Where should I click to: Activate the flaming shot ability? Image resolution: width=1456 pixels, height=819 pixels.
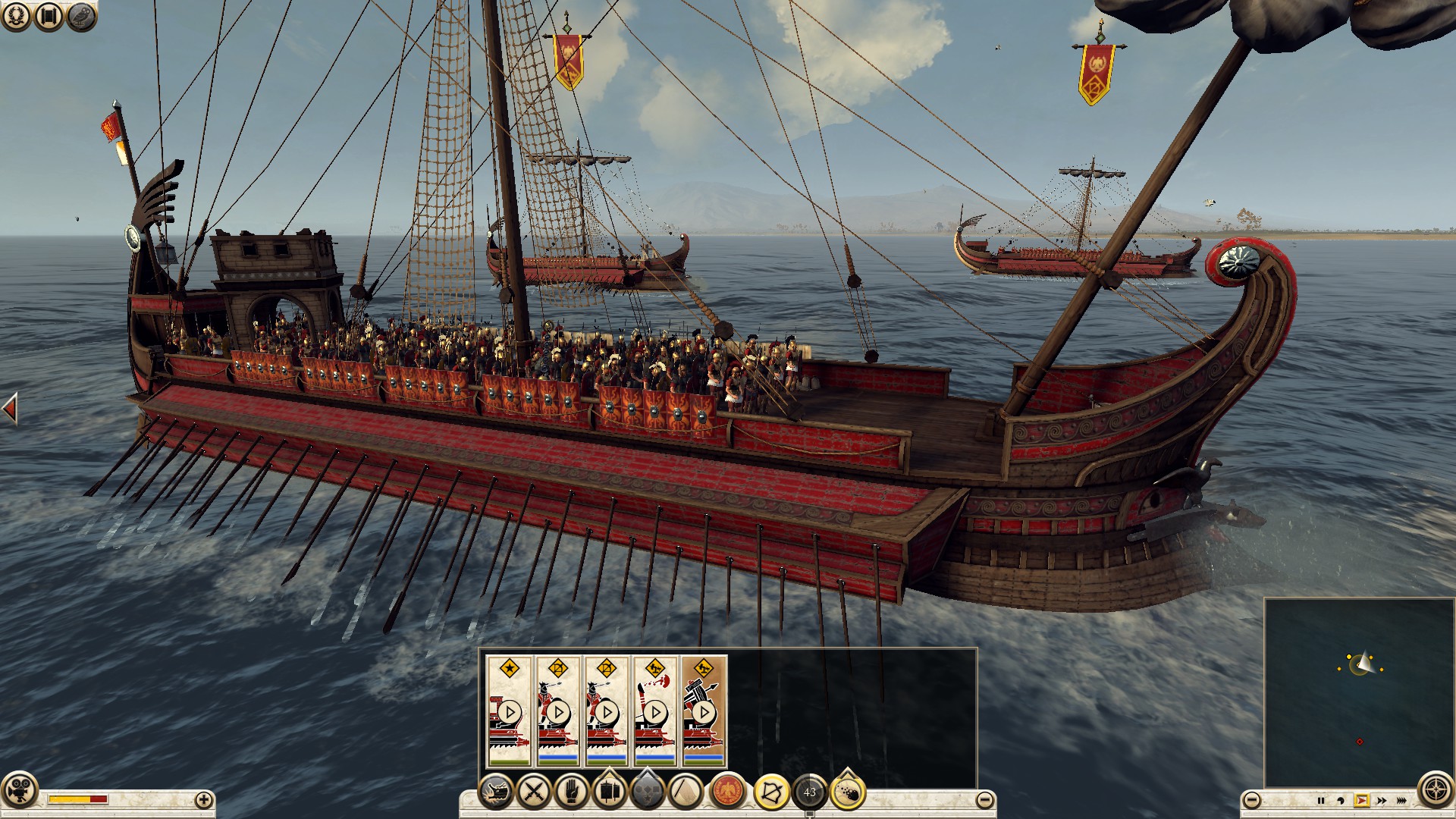pos(848,792)
